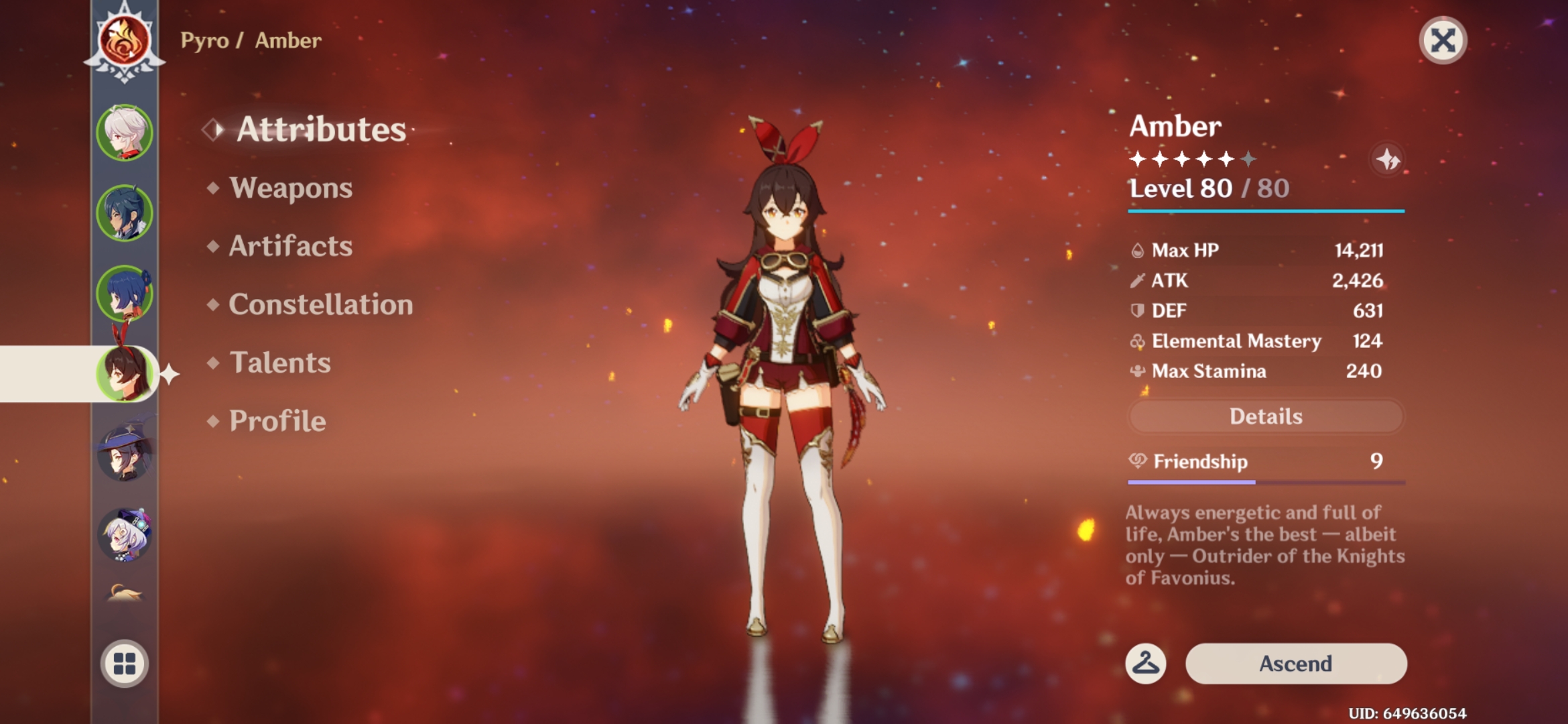Click the Friendship progress bar
This screenshot has height=724, width=1568.
[1265, 481]
